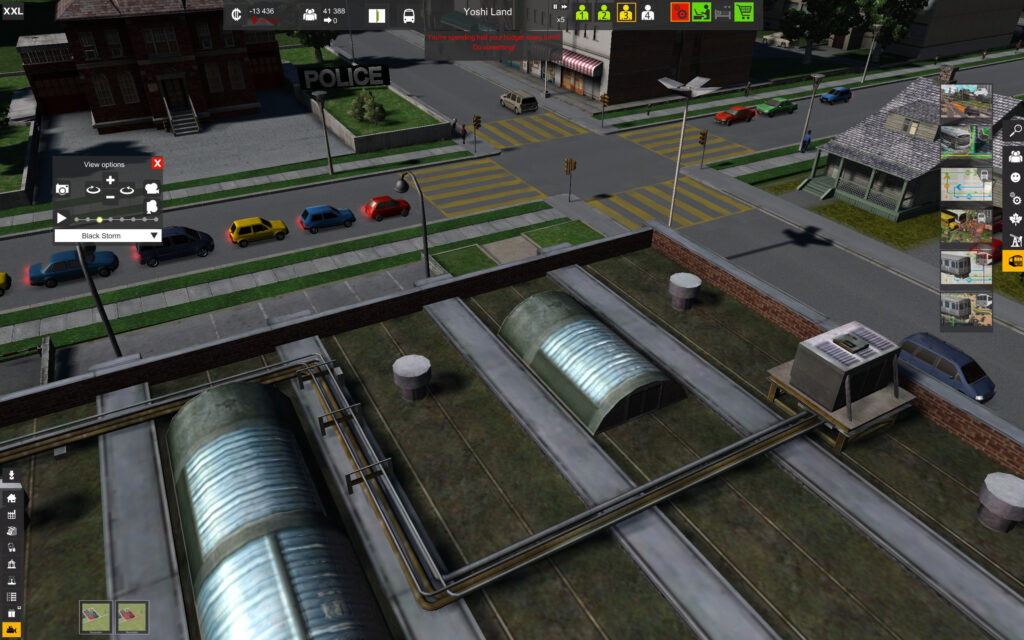Open the XXL menu button

tap(12, 11)
